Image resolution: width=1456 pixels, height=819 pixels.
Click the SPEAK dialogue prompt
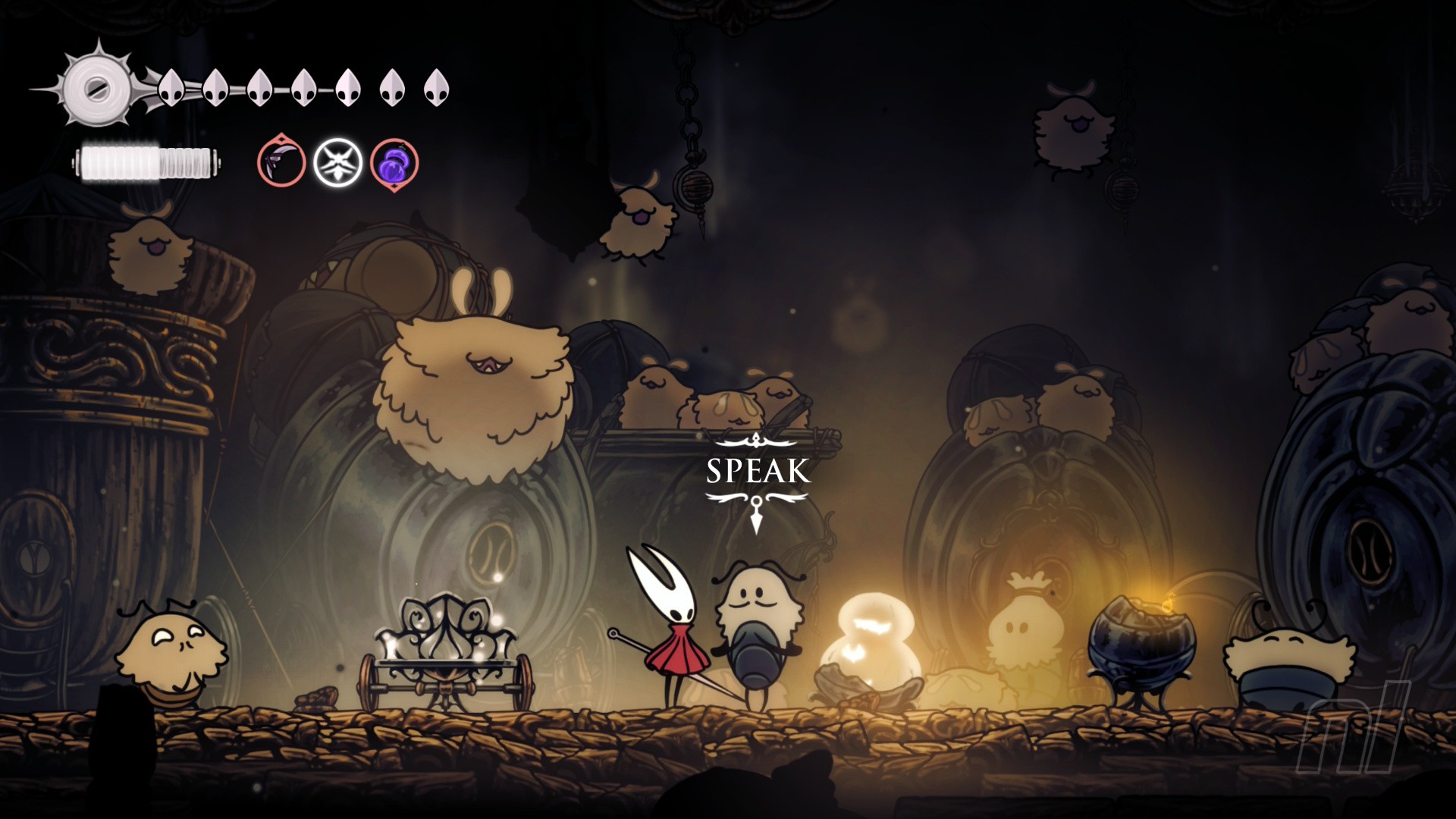[758, 471]
